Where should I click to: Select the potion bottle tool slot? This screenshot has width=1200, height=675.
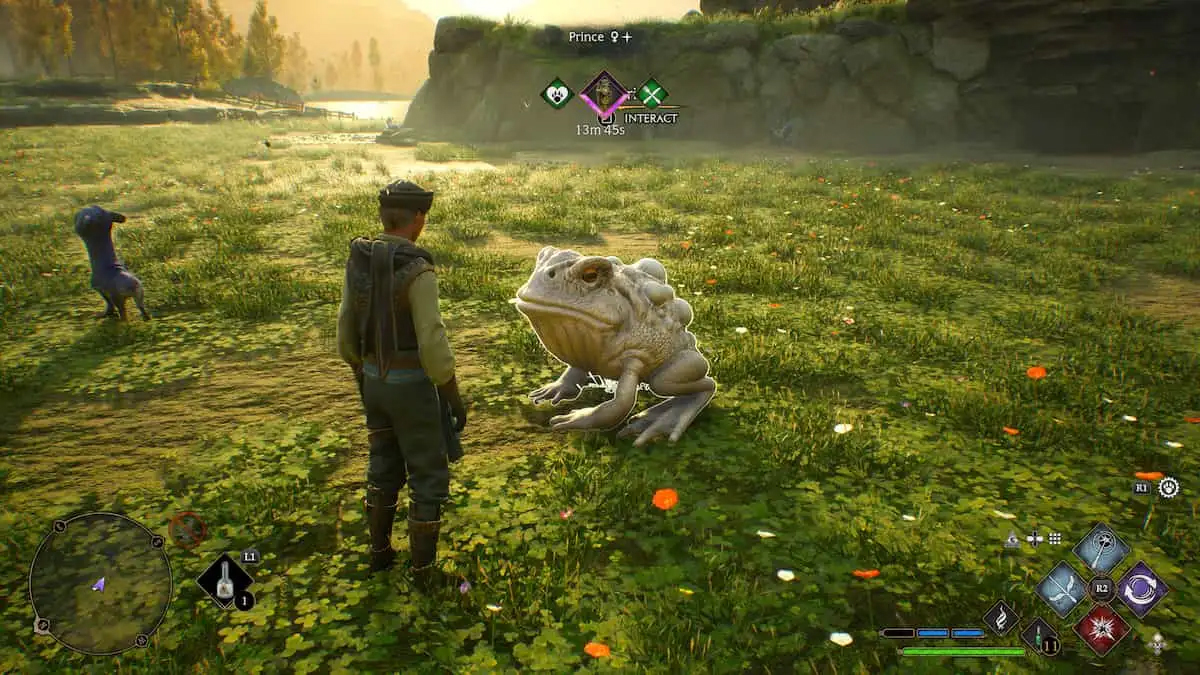point(224,582)
